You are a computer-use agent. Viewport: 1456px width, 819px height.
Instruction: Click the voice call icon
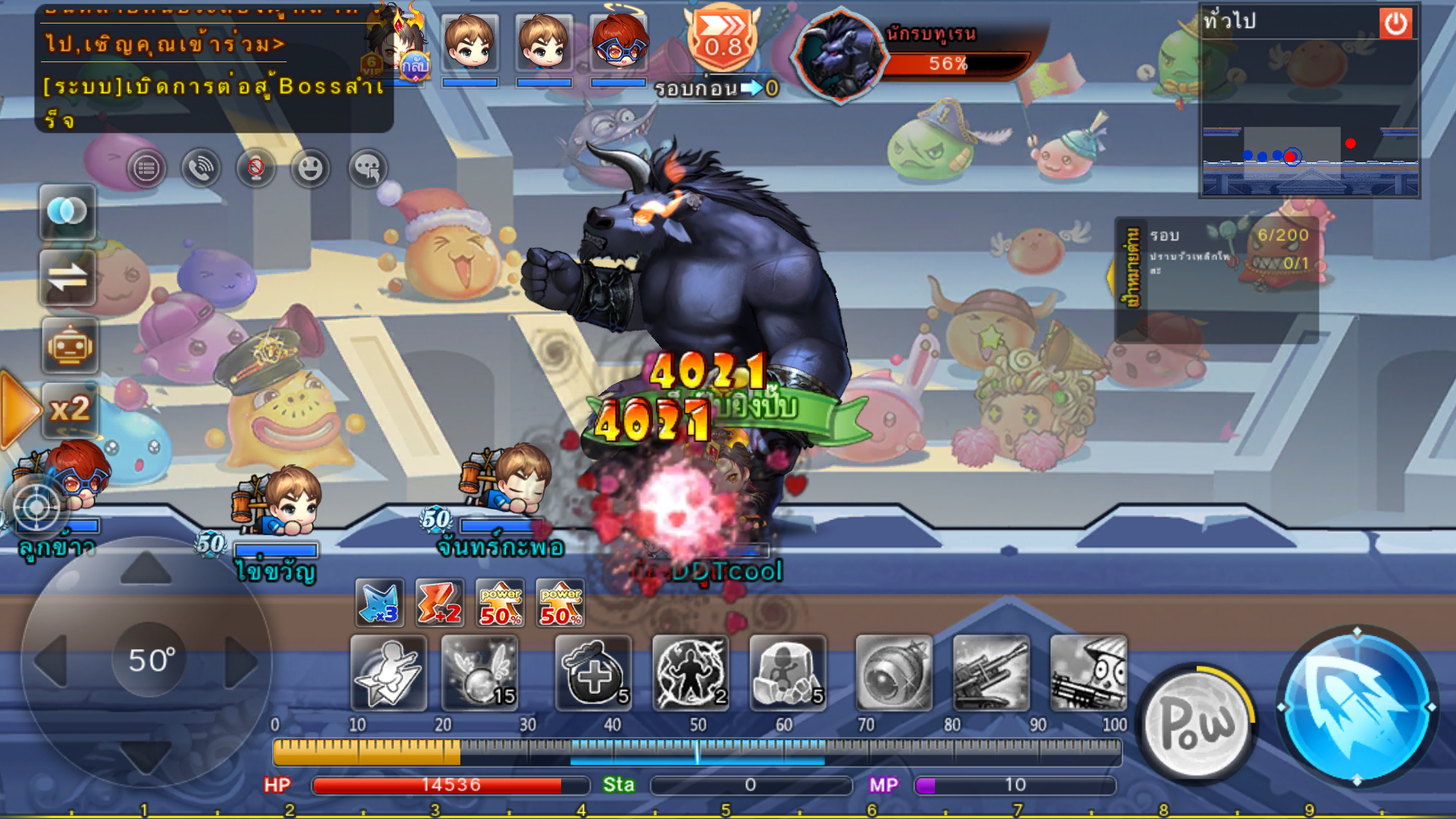(x=201, y=168)
